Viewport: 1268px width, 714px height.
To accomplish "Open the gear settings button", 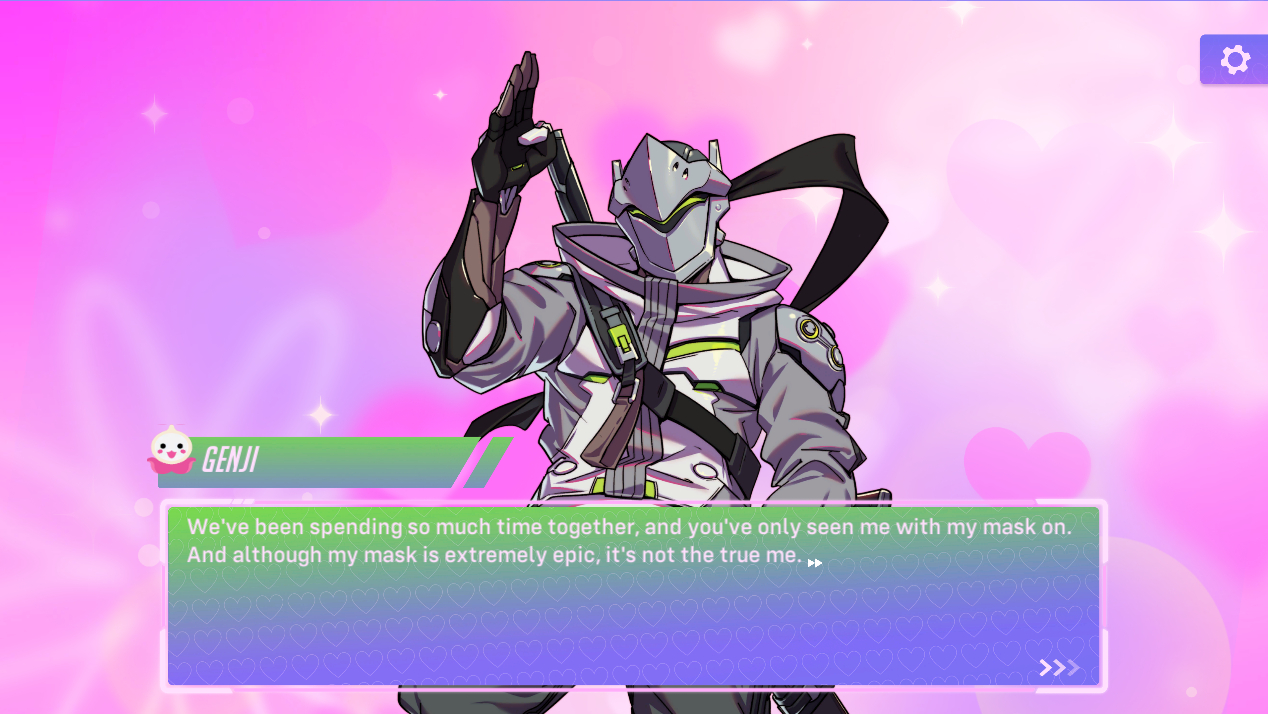I will pyautogui.click(x=1235, y=60).
